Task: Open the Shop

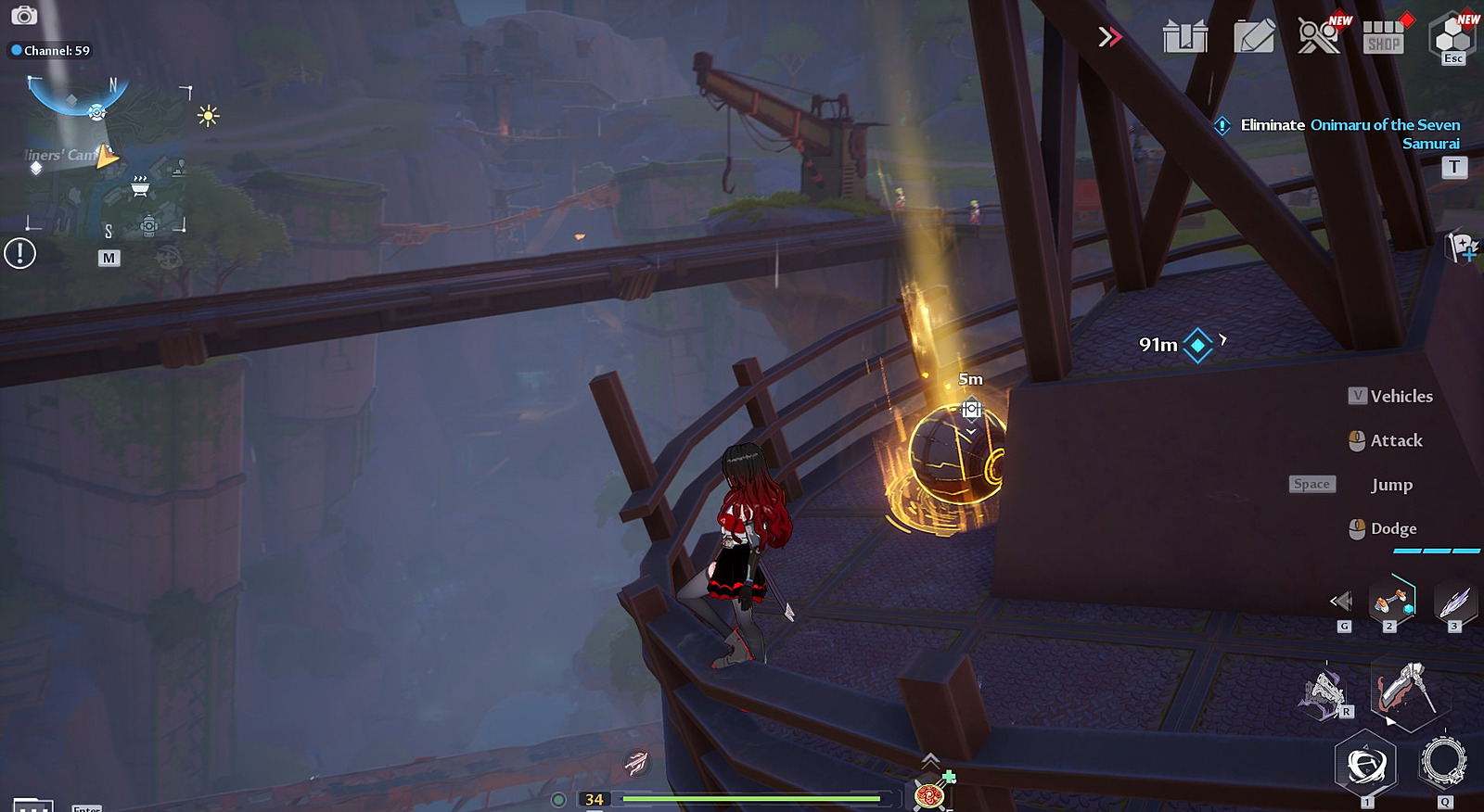Action: (1383, 37)
